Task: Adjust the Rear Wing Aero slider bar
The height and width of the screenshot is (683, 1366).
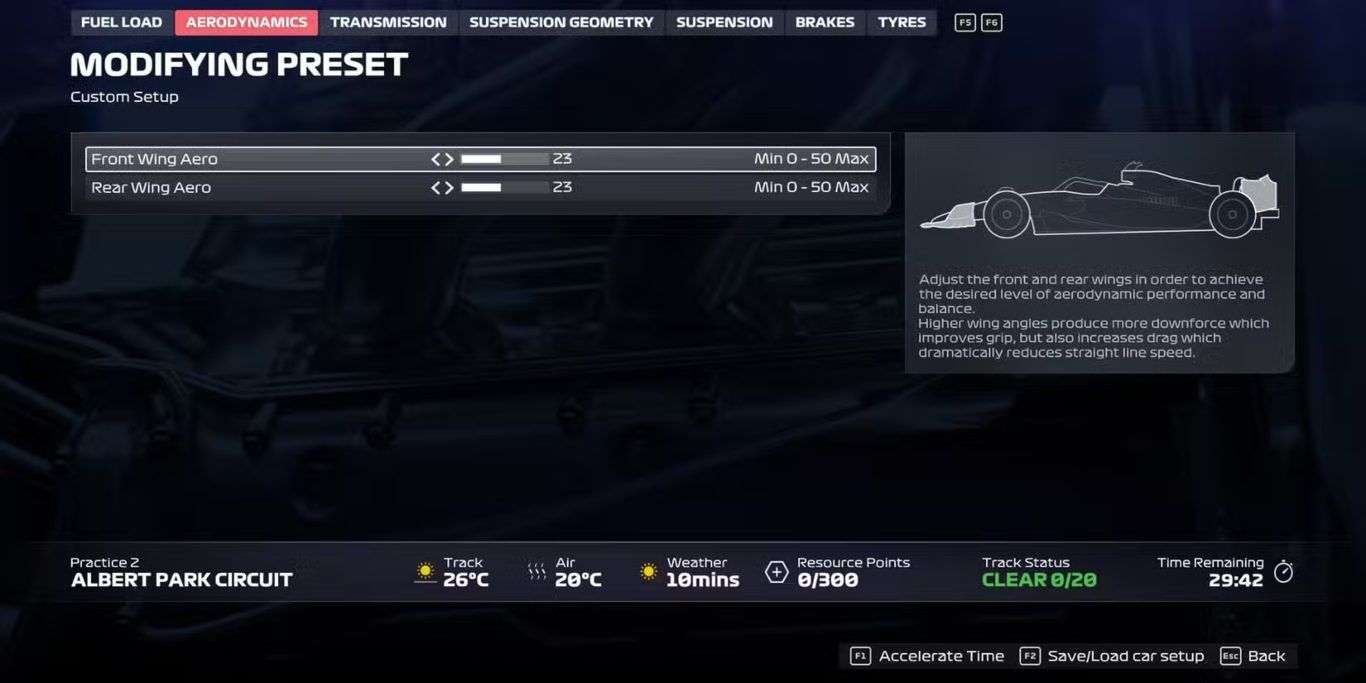Action: [x=504, y=187]
